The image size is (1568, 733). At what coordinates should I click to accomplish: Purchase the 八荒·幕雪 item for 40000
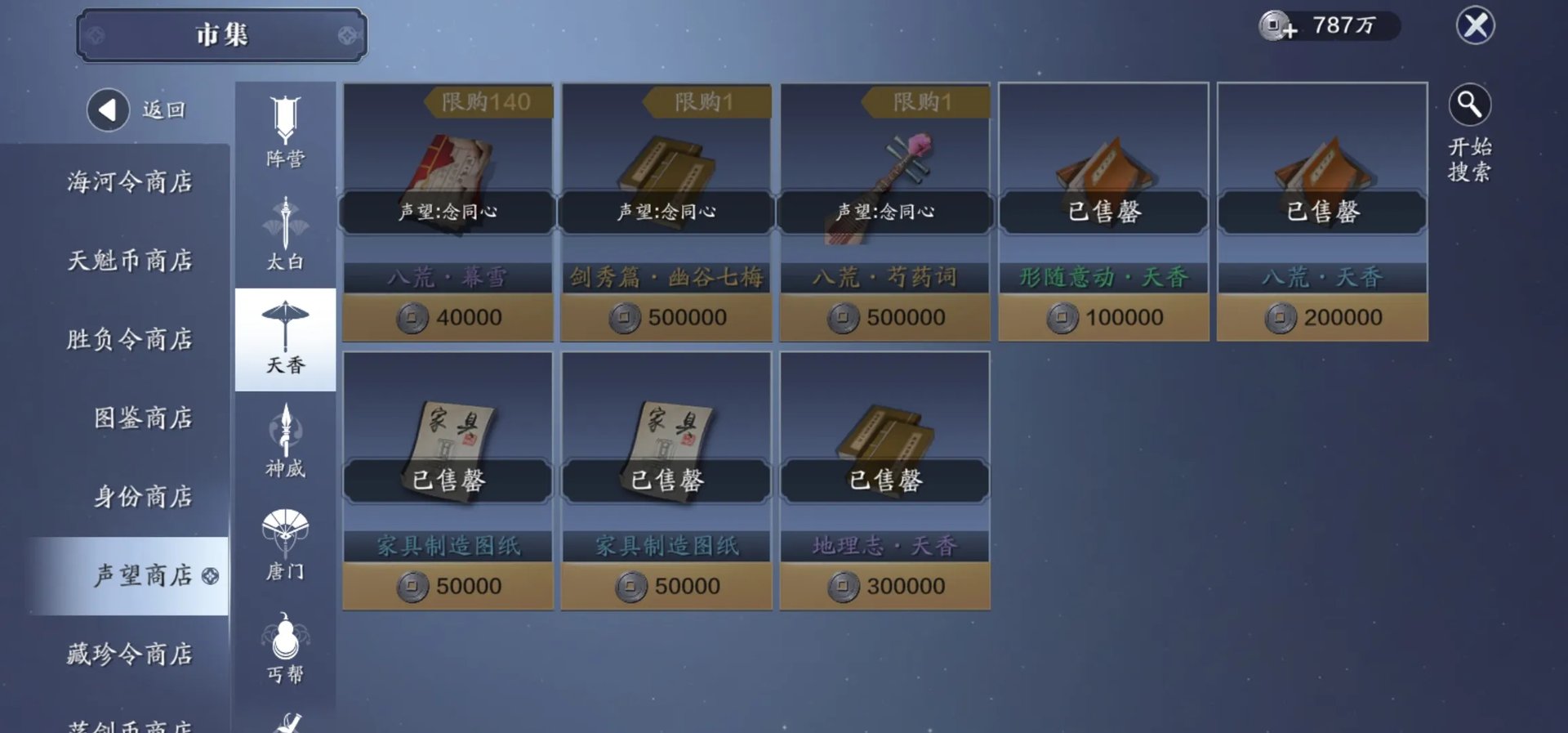tap(448, 317)
